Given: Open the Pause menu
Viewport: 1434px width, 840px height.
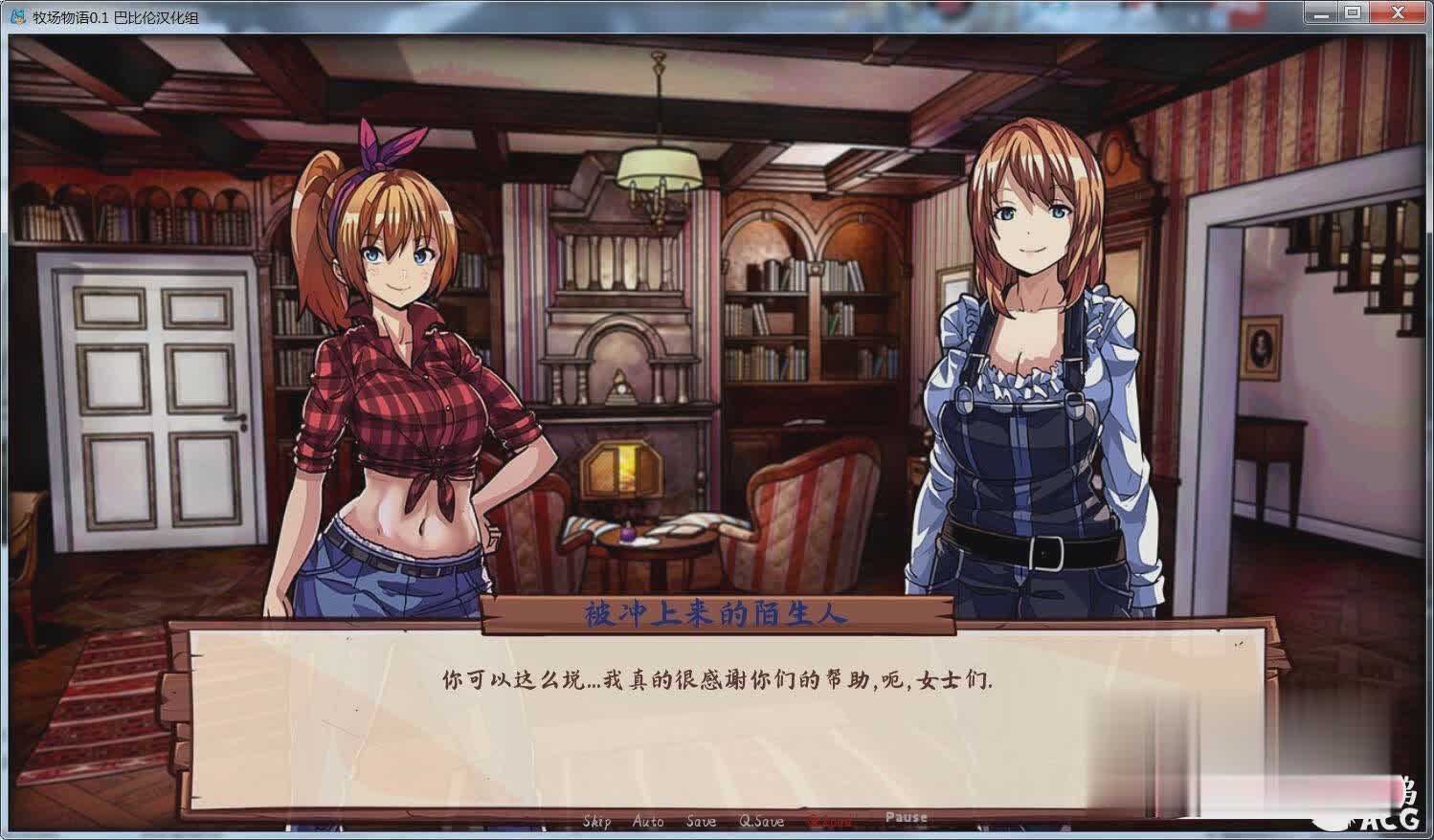Looking at the screenshot, I should click(x=906, y=817).
